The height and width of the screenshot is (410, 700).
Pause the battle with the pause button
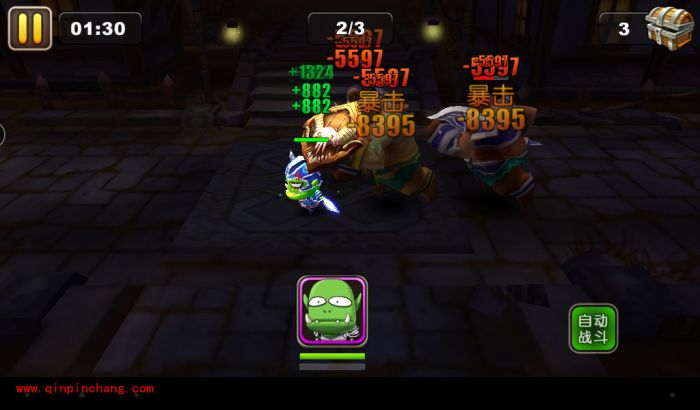tap(30, 28)
